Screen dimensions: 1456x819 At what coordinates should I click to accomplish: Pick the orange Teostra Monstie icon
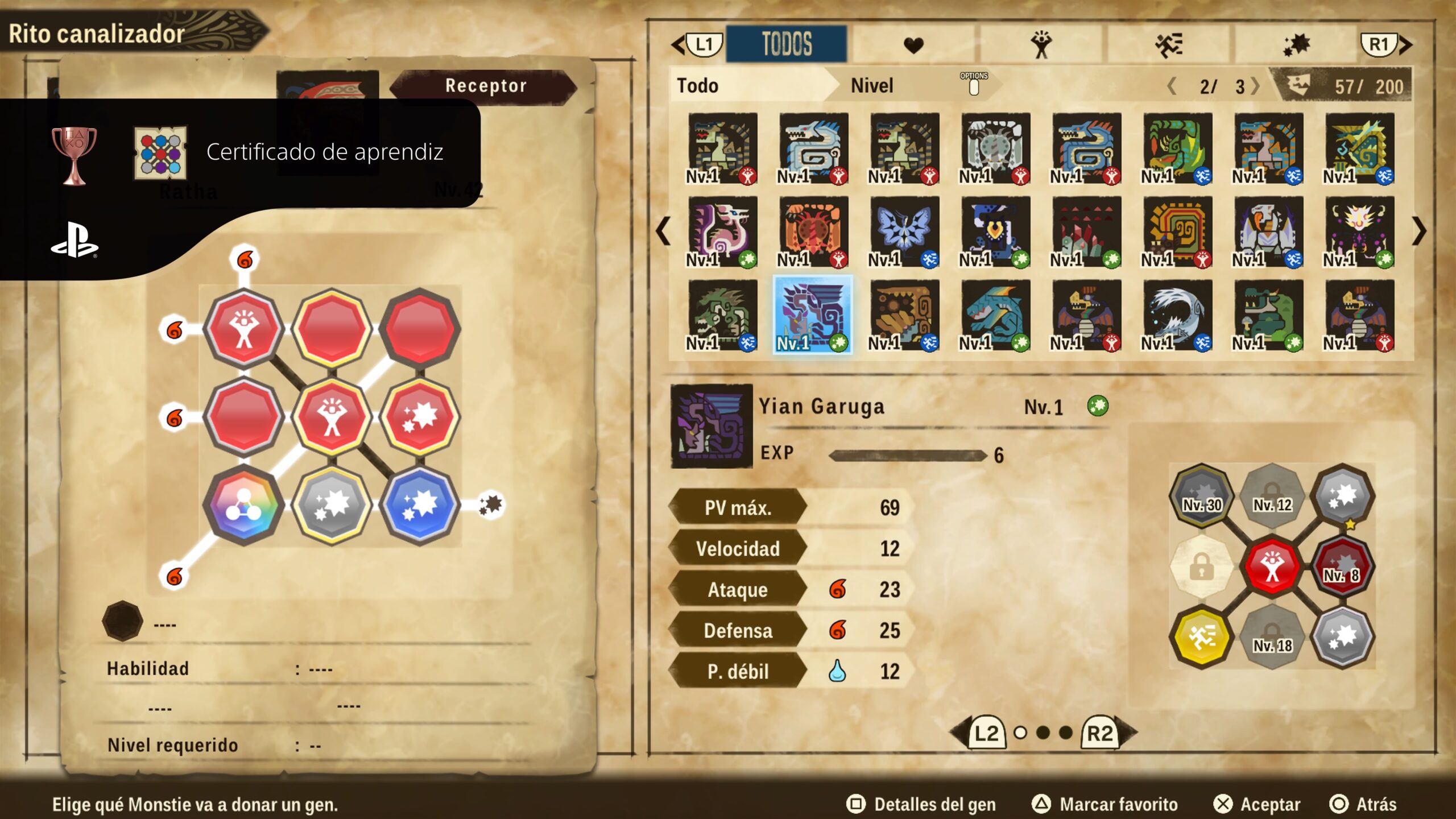coord(813,231)
